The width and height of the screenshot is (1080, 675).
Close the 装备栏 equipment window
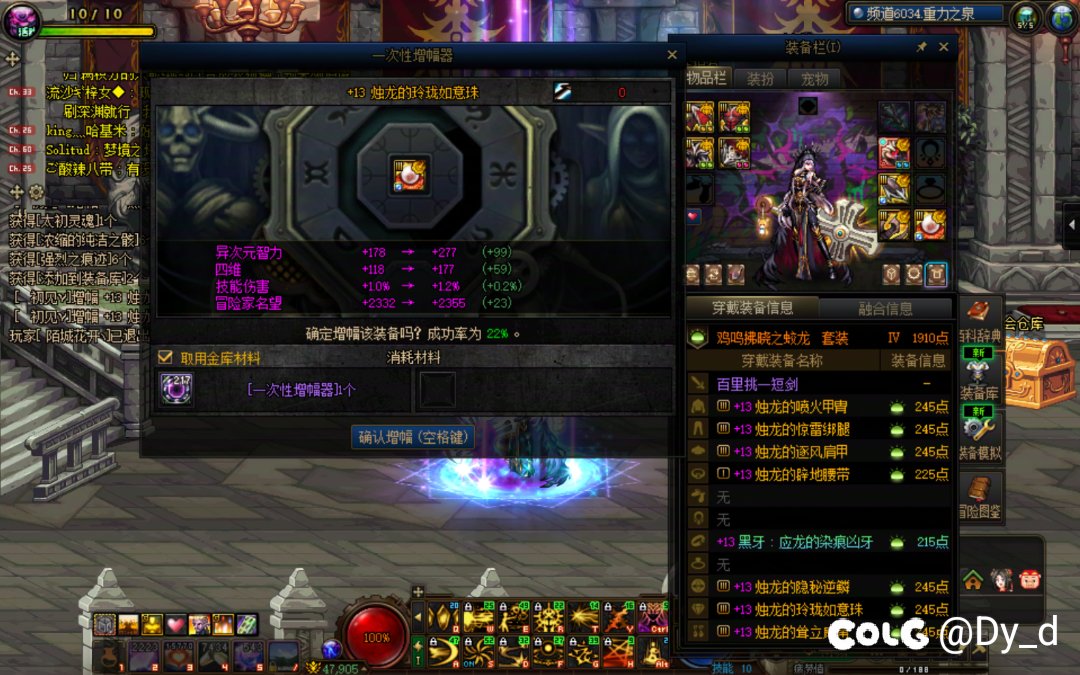(x=943, y=47)
